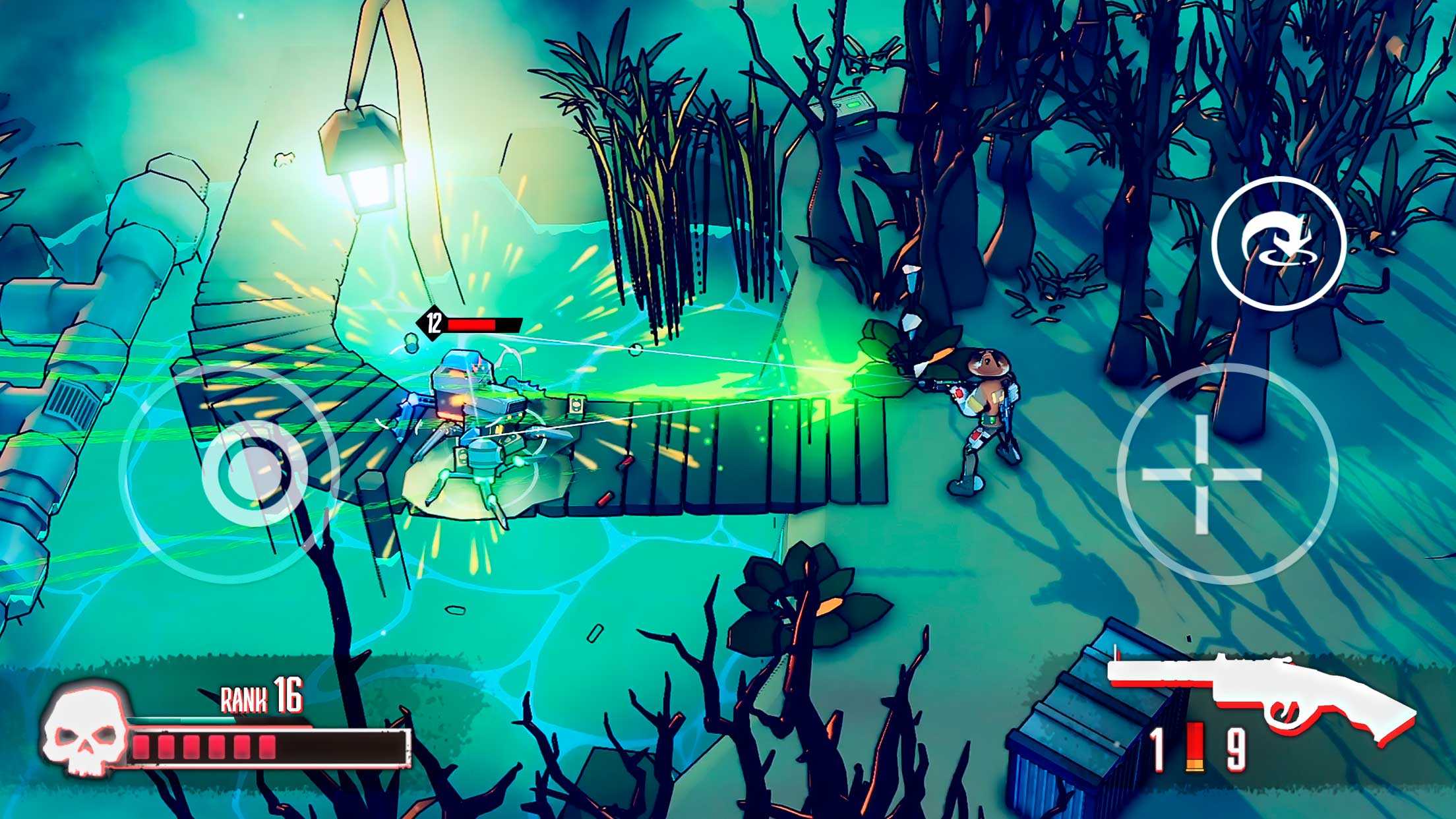Tap the dodge roll button
Image resolution: width=1456 pixels, height=819 pixels.
pyautogui.click(x=1277, y=243)
